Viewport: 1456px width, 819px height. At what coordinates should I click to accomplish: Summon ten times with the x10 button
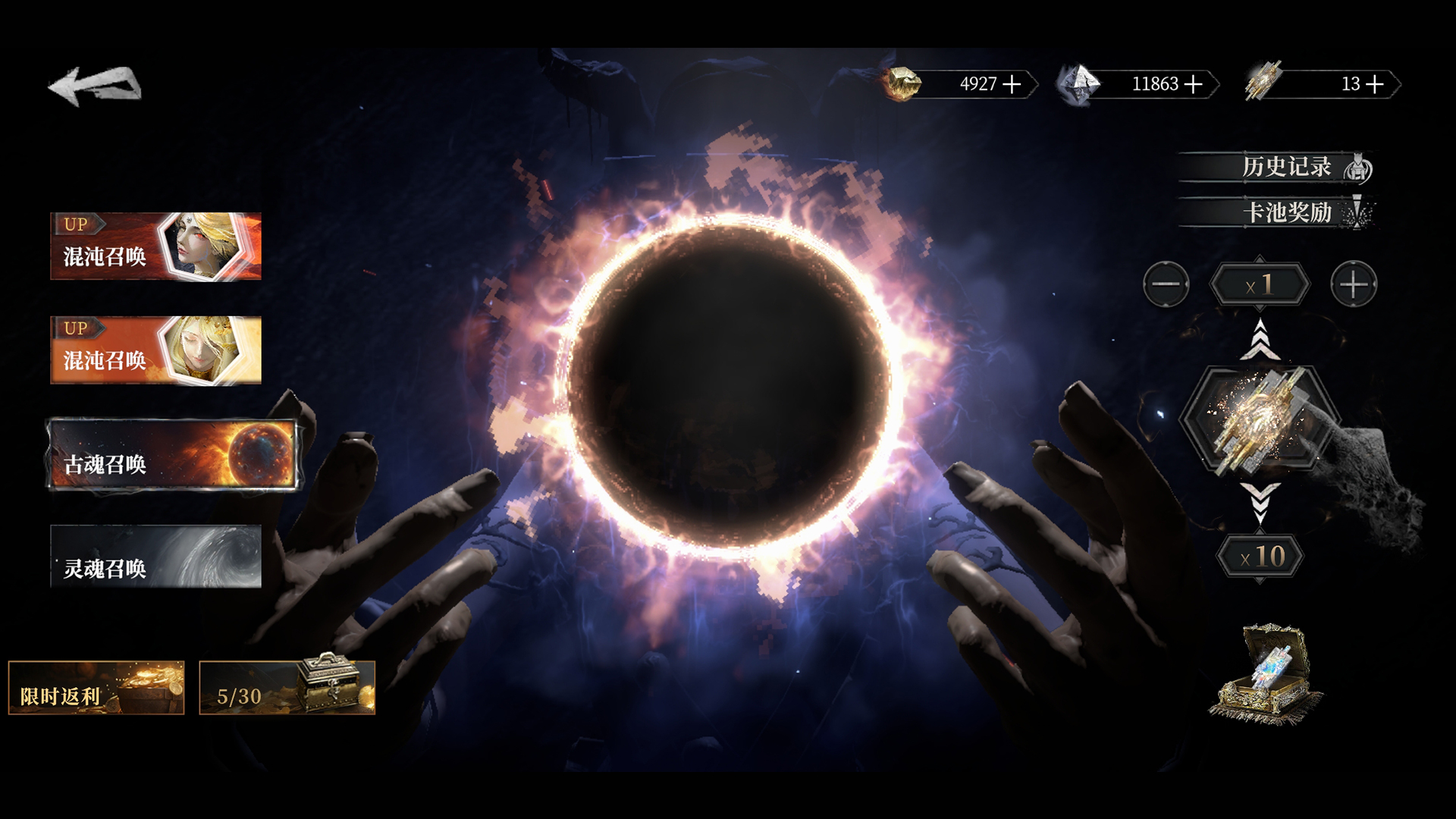click(x=1260, y=557)
